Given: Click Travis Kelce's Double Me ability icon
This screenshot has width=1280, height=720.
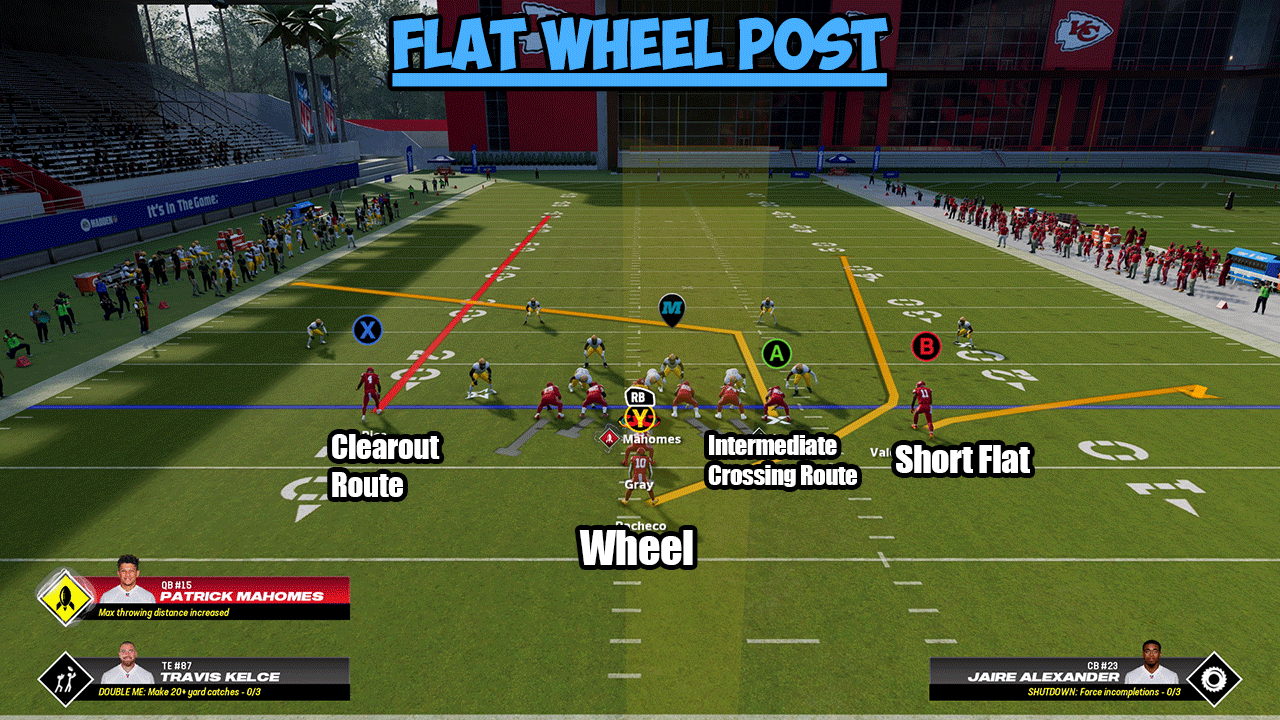Looking at the screenshot, I should tap(65, 679).
